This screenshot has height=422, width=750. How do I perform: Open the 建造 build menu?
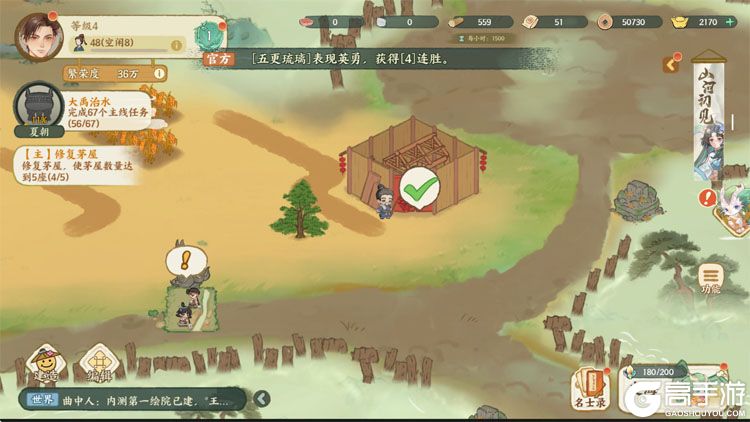[x=45, y=364]
